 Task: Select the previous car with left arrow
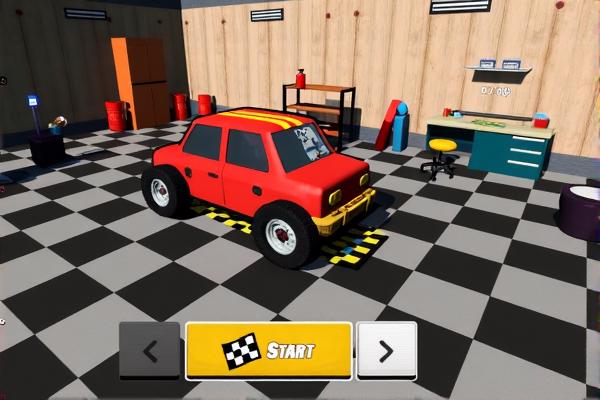coord(150,350)
